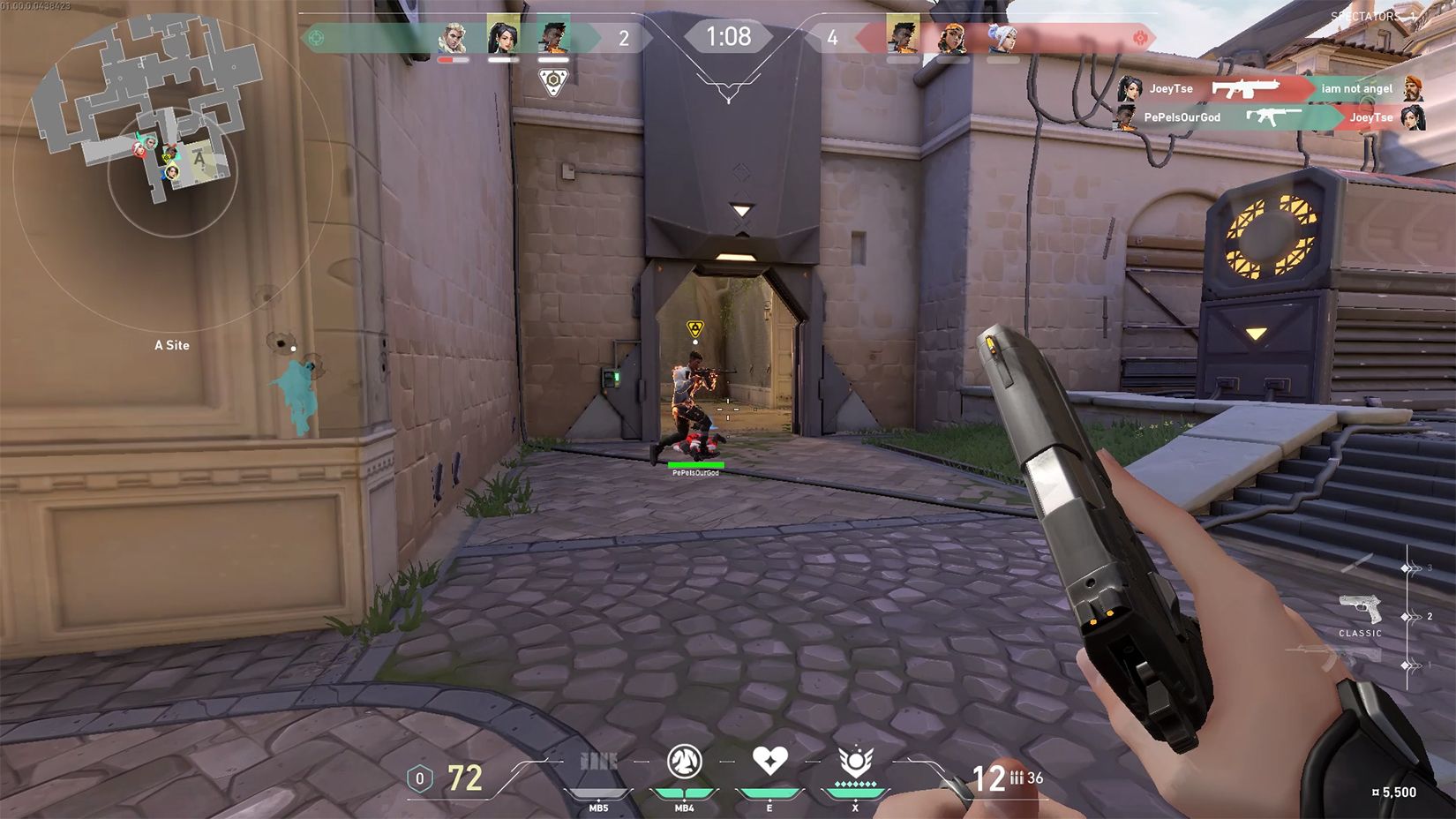Viewport: 1456px width, 819px height.
Task: Choose Phoenix's portrait on the green team
Action: (553, 37)
